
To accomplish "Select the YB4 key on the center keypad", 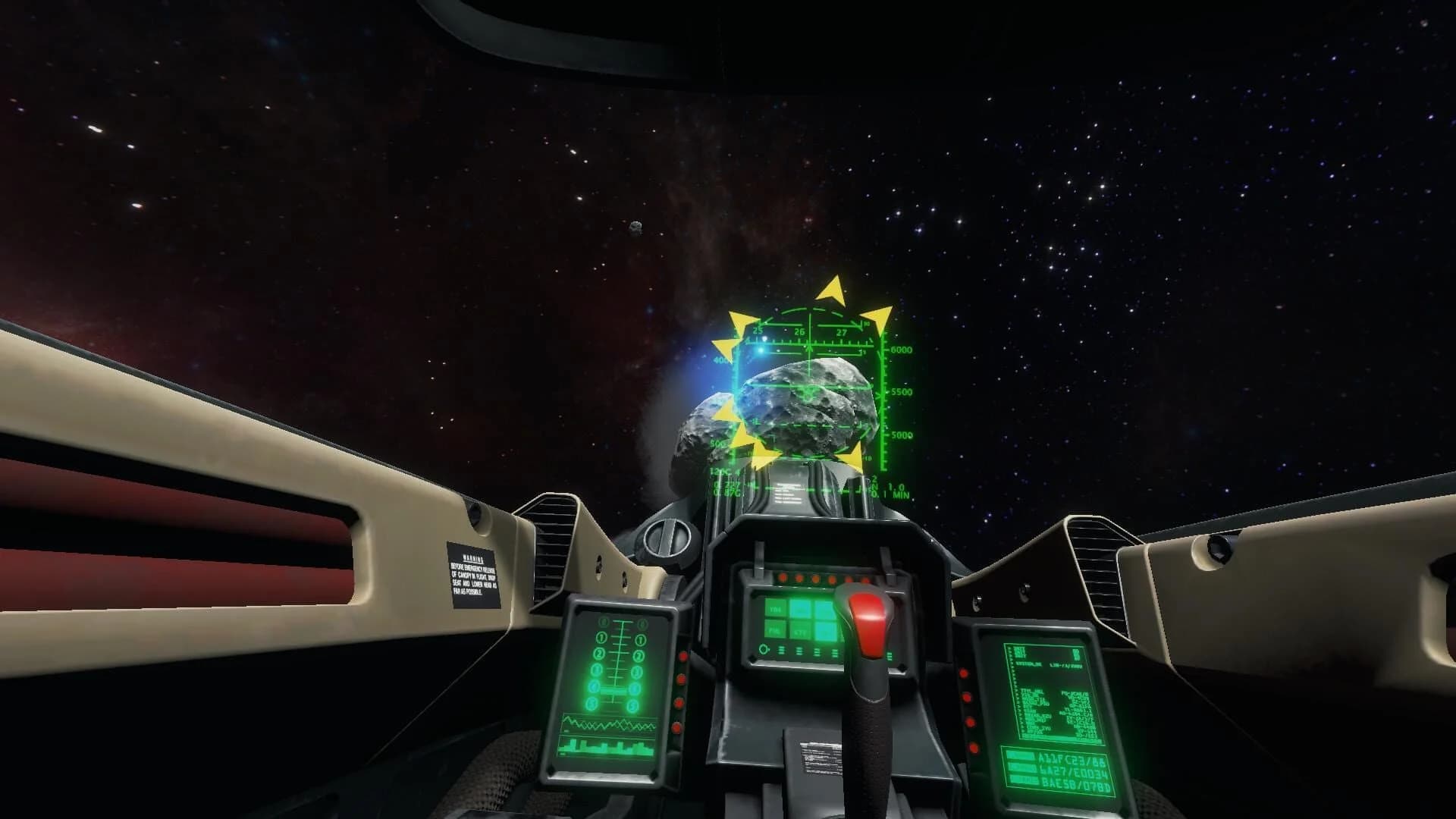I will pyautogui.click(x=776, y=609).
